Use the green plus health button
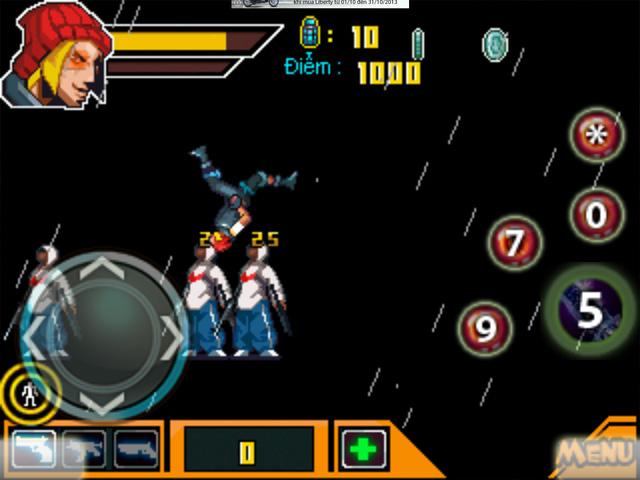640x480 pixels. click(x=363, y=448)
